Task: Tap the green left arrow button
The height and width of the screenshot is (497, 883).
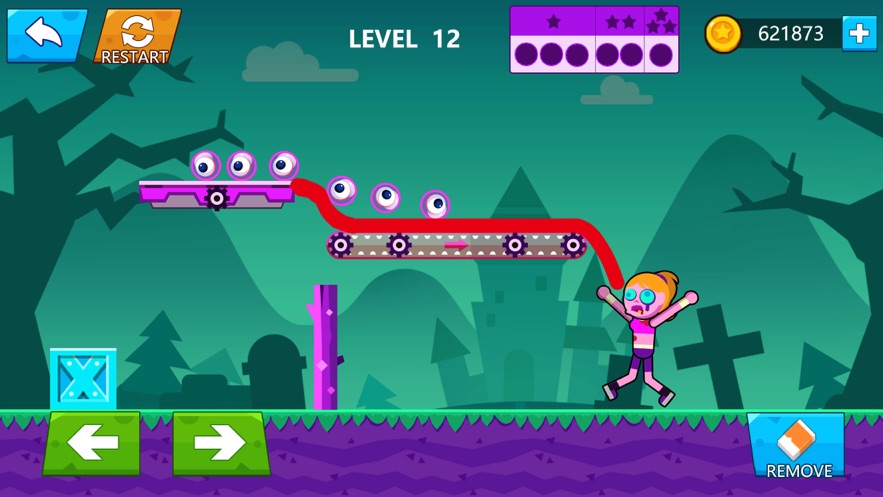Action: click(x=92, y=443)
